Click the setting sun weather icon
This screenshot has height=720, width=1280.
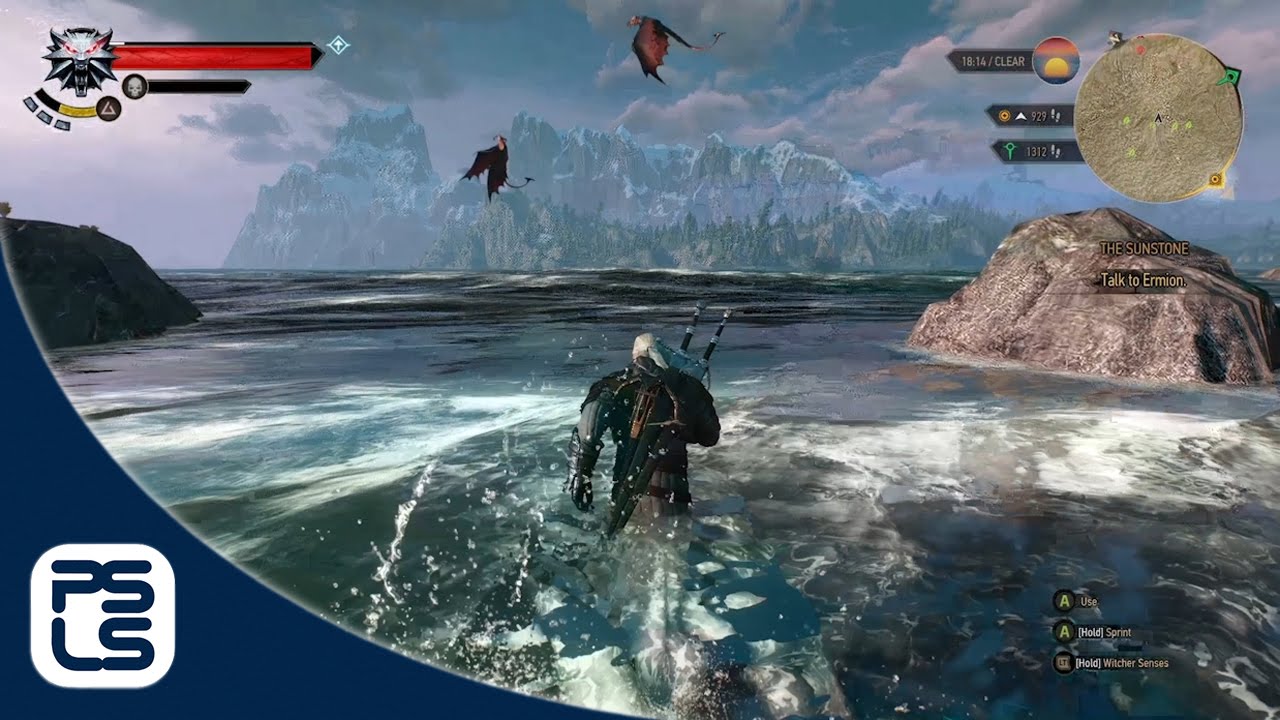[1057, 62]
